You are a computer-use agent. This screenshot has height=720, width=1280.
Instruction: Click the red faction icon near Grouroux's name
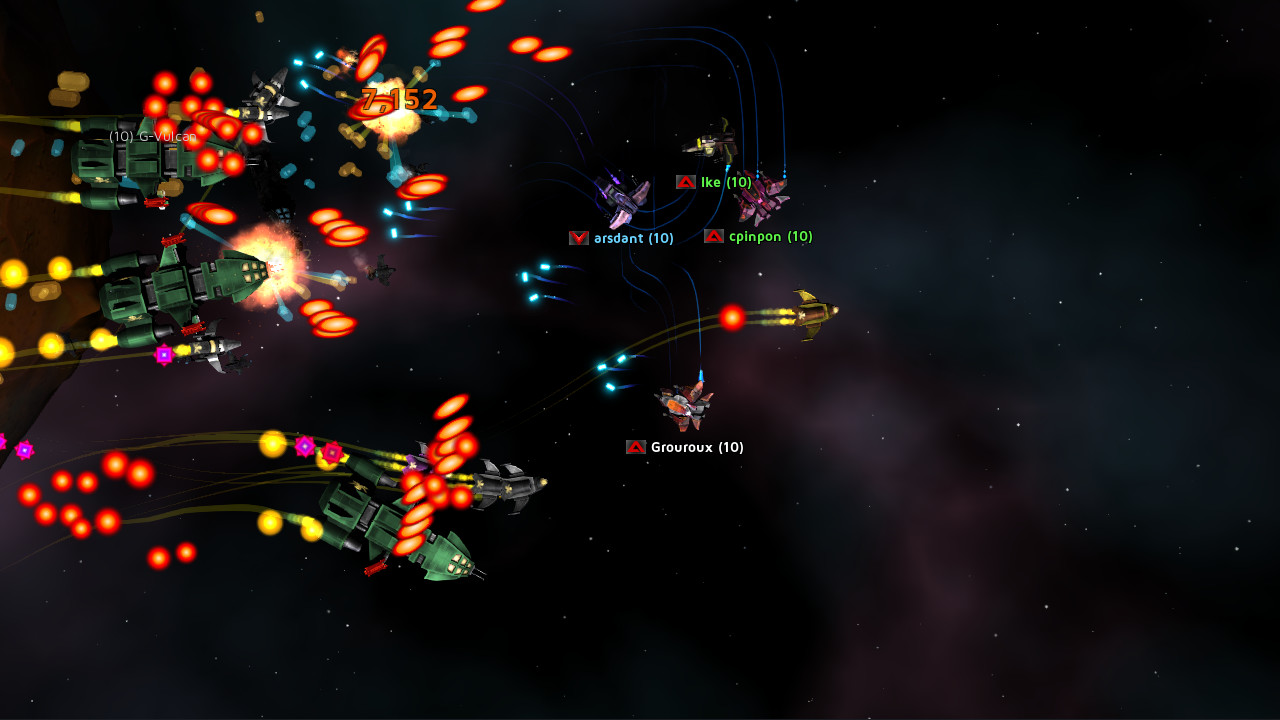634,447
